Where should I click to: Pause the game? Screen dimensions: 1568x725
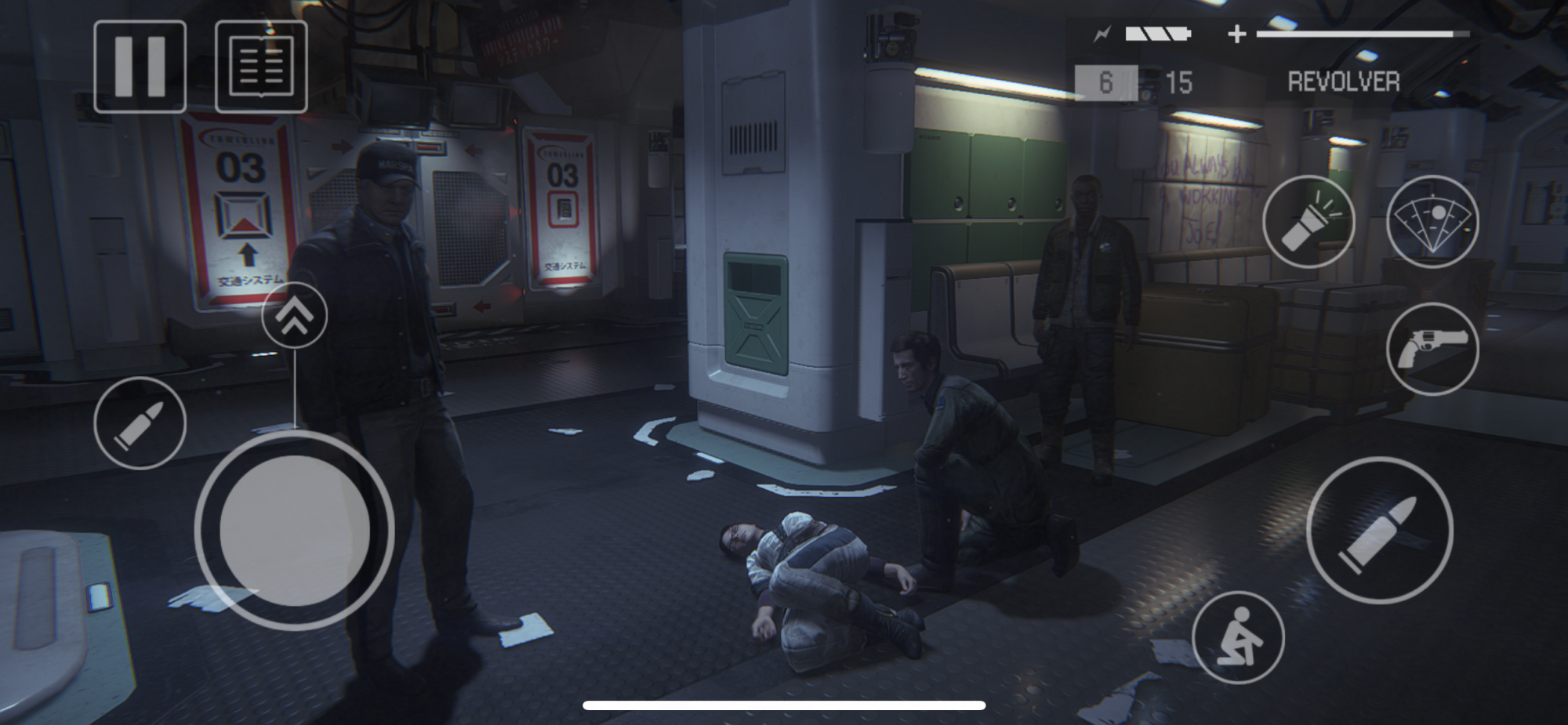pos(140,67)
